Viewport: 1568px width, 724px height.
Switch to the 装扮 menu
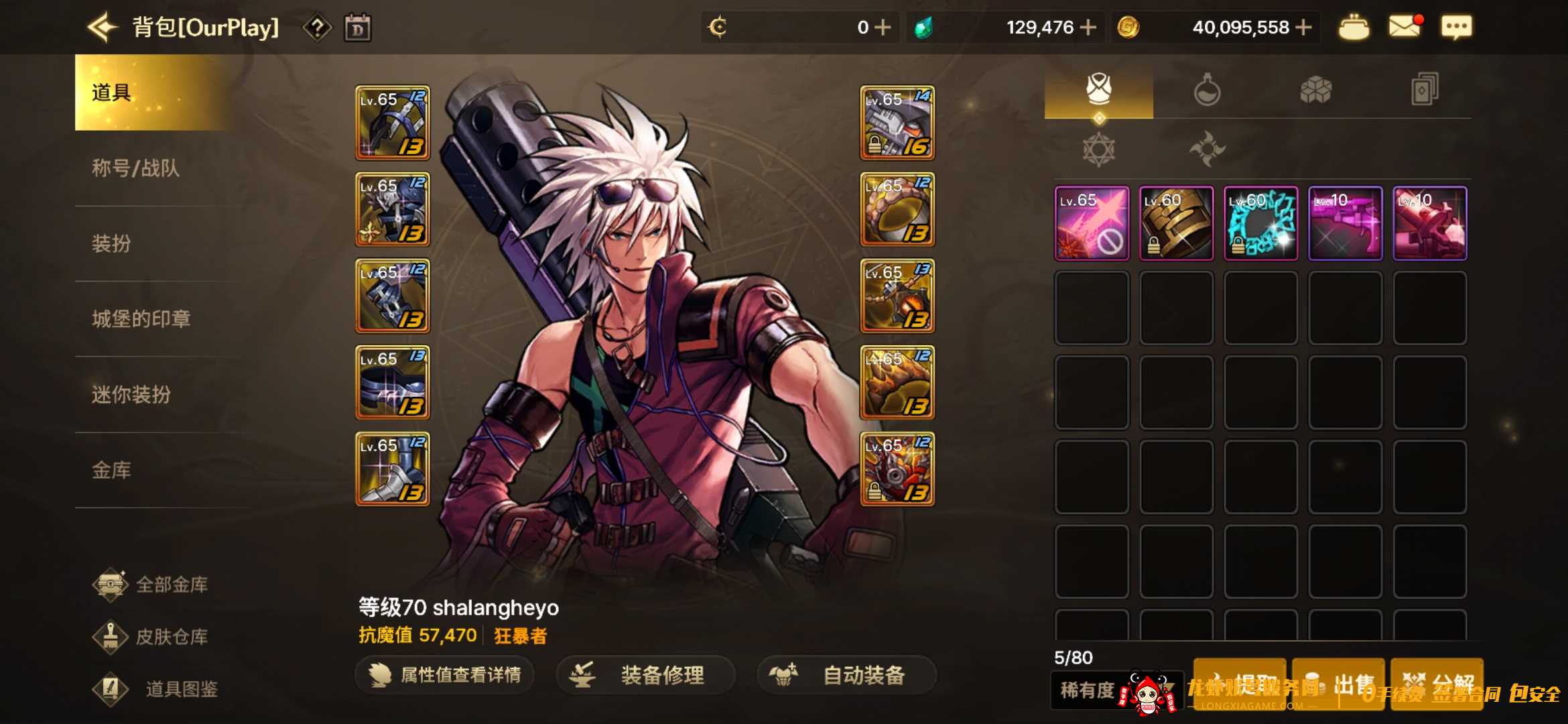(112, 243)
